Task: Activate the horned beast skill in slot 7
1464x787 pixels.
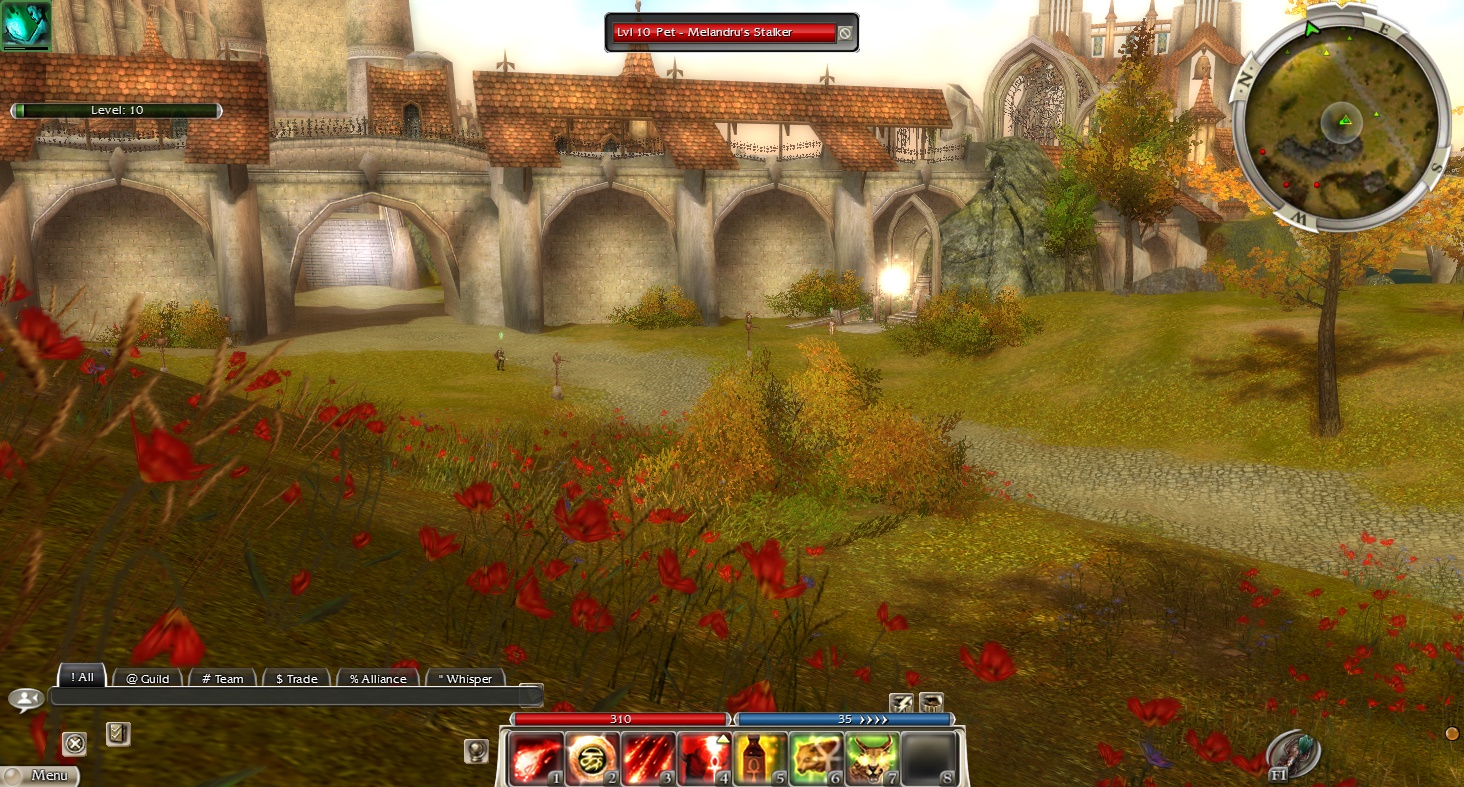Action: (872, 758)
